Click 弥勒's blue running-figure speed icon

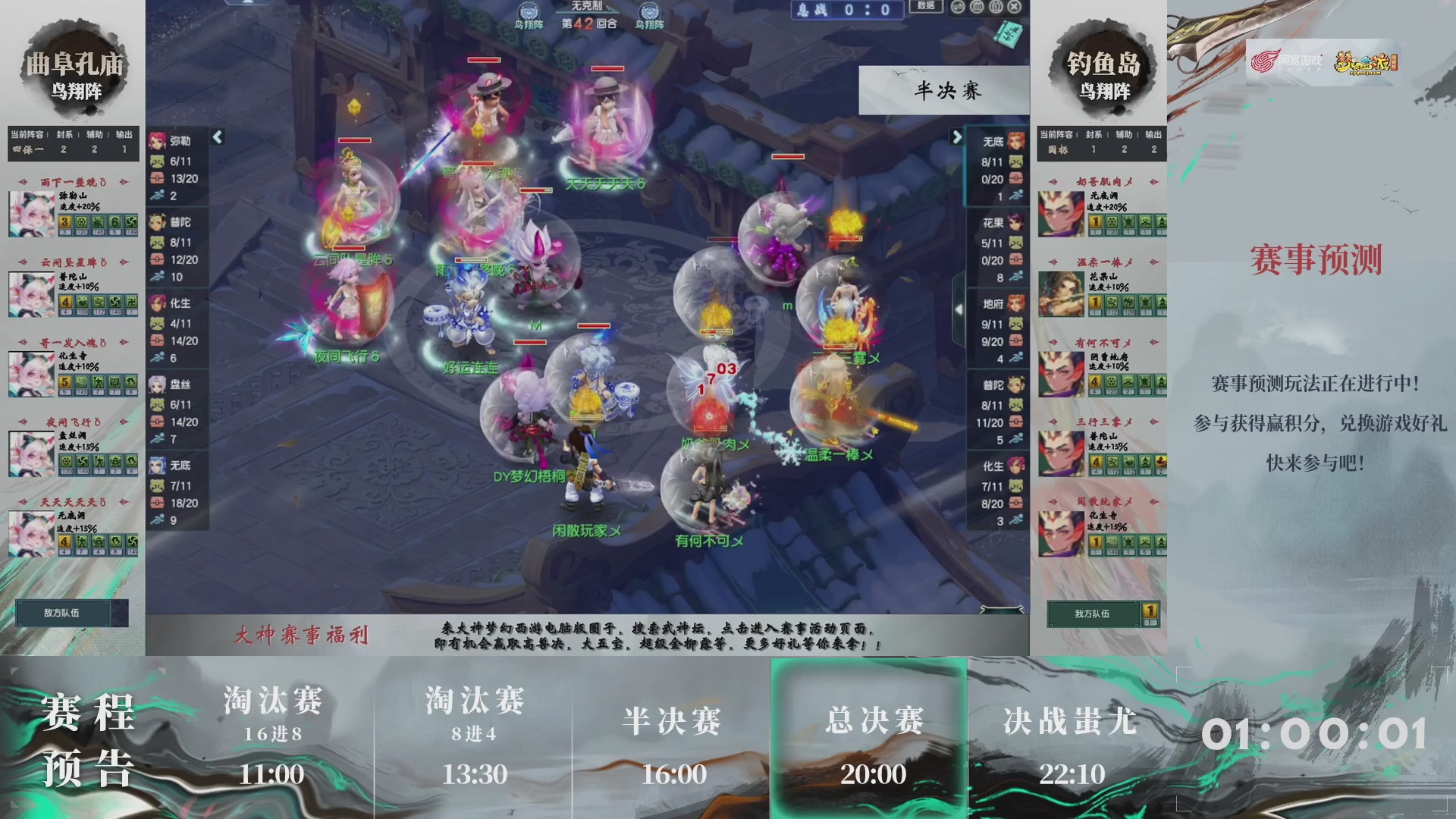tap(156, 194)
